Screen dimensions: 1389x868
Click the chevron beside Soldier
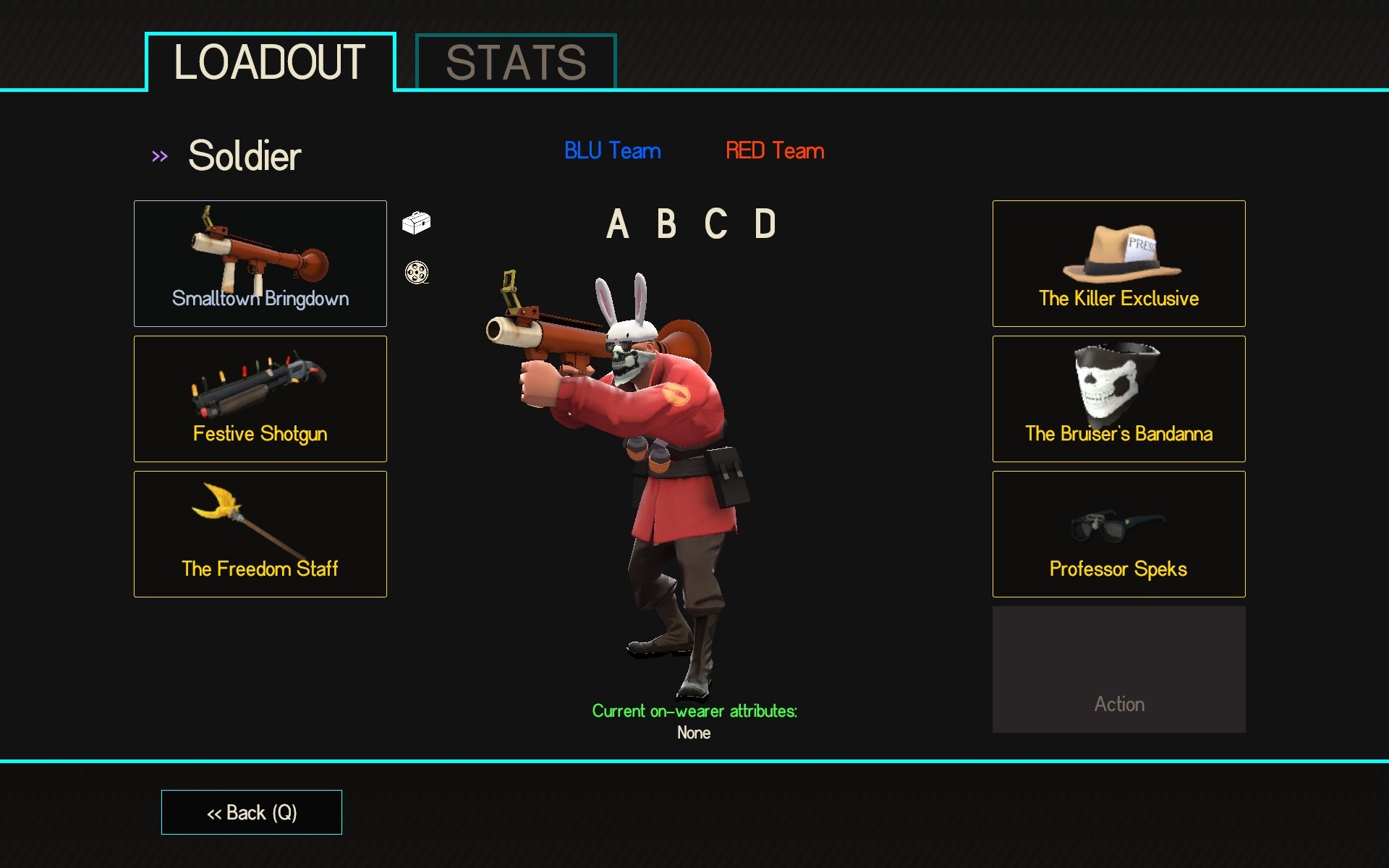click(x=160, y=154)
